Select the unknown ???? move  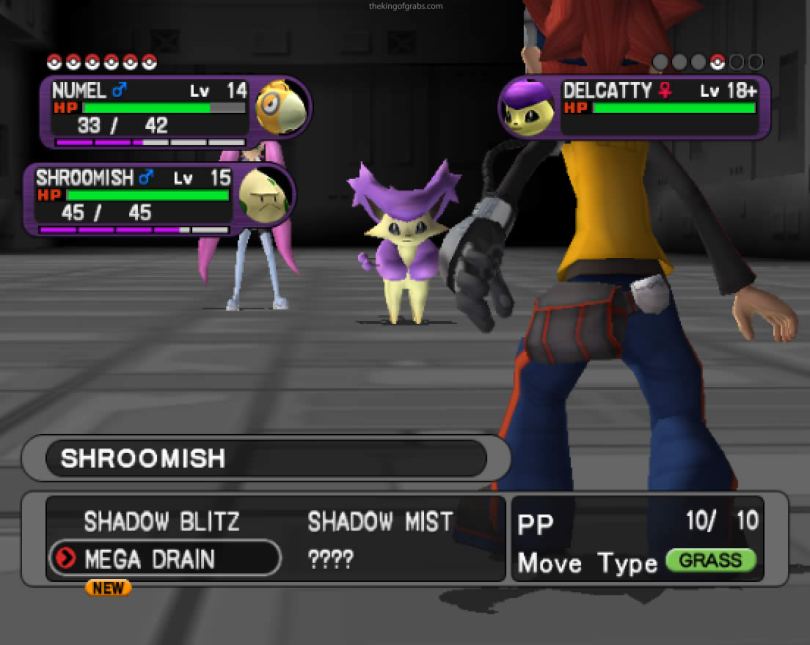tap(331, 559)
